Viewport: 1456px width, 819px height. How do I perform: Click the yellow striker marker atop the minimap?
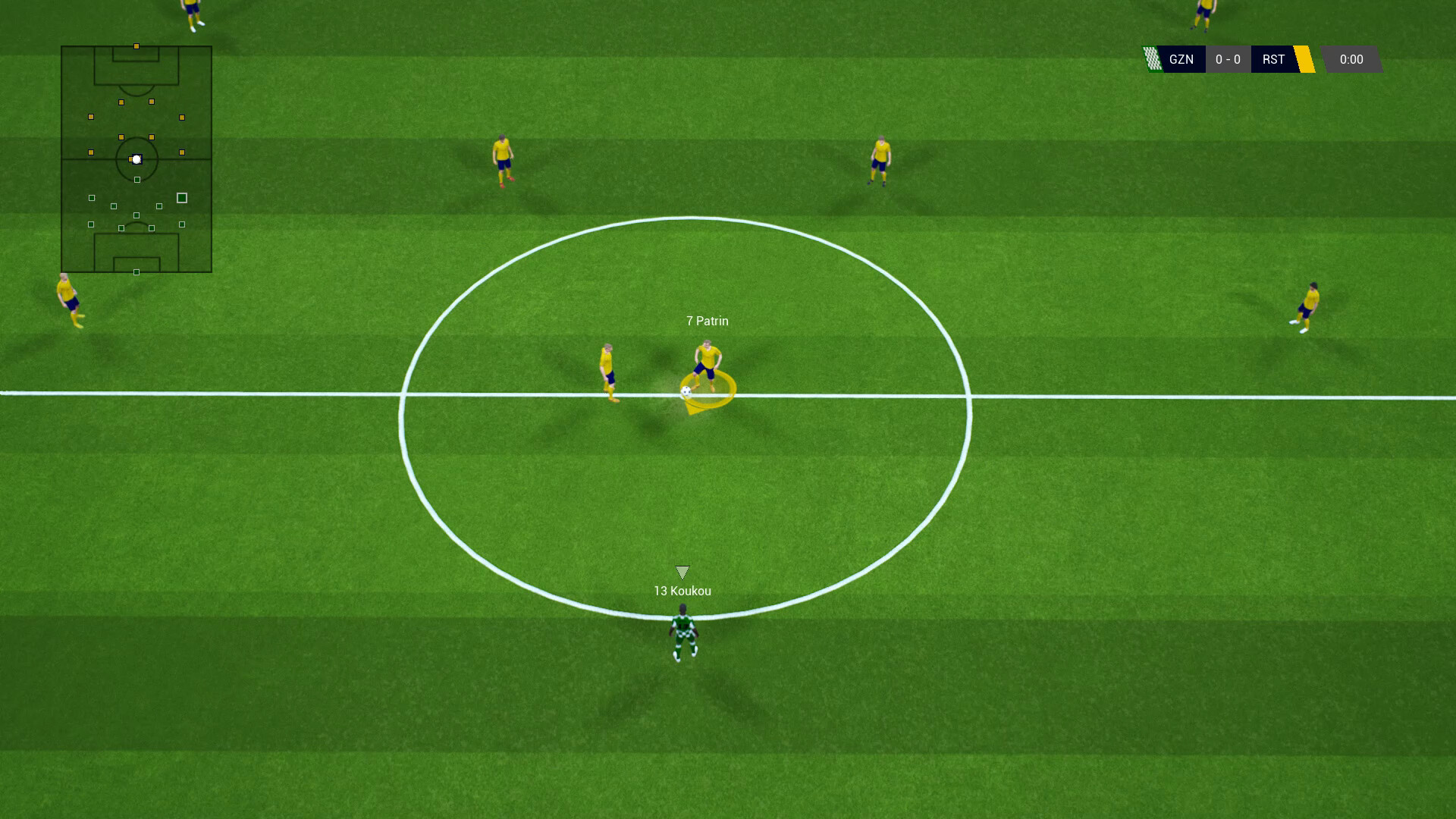(x=136, y=45)
